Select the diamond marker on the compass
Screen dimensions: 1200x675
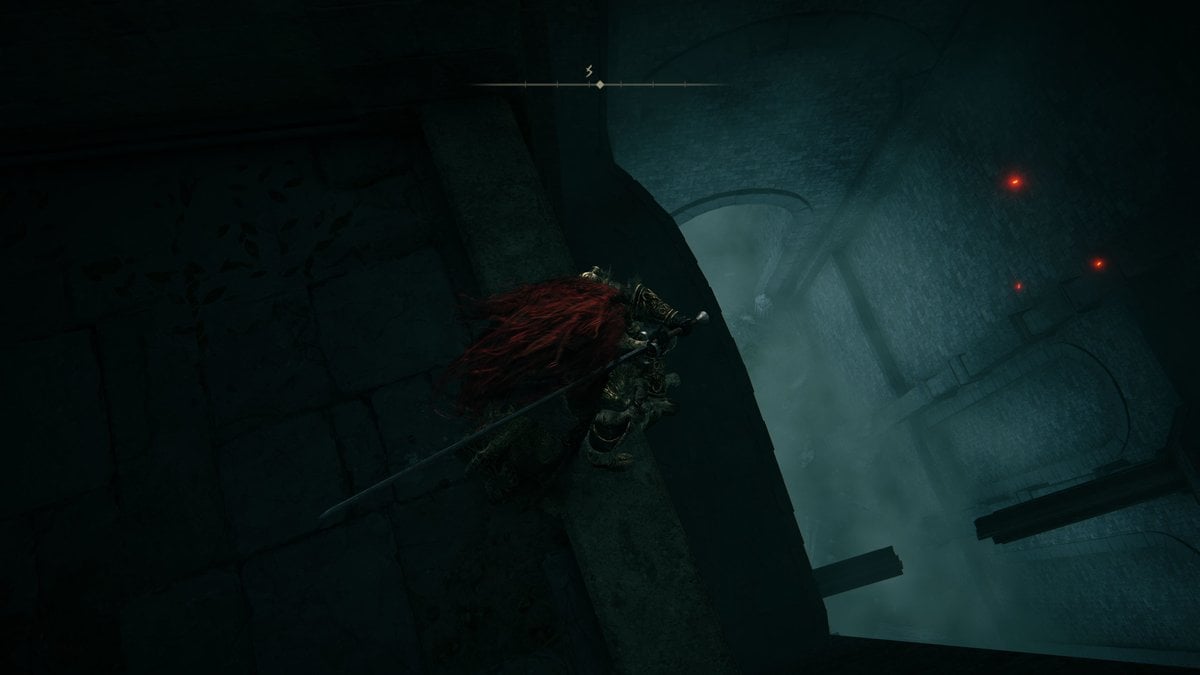[x=599, y=85]
